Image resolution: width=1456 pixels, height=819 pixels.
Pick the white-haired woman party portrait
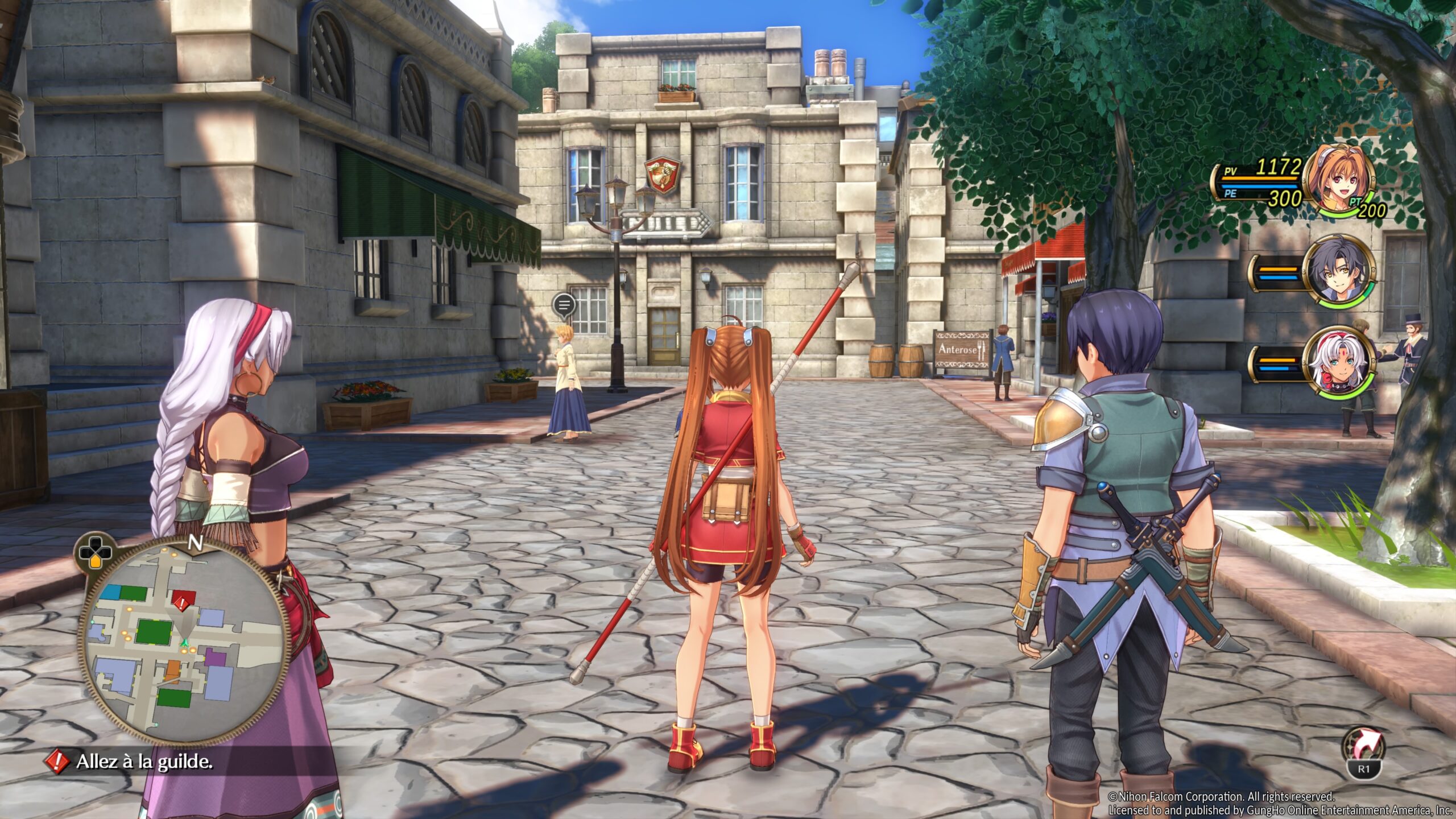(1339, 362)
